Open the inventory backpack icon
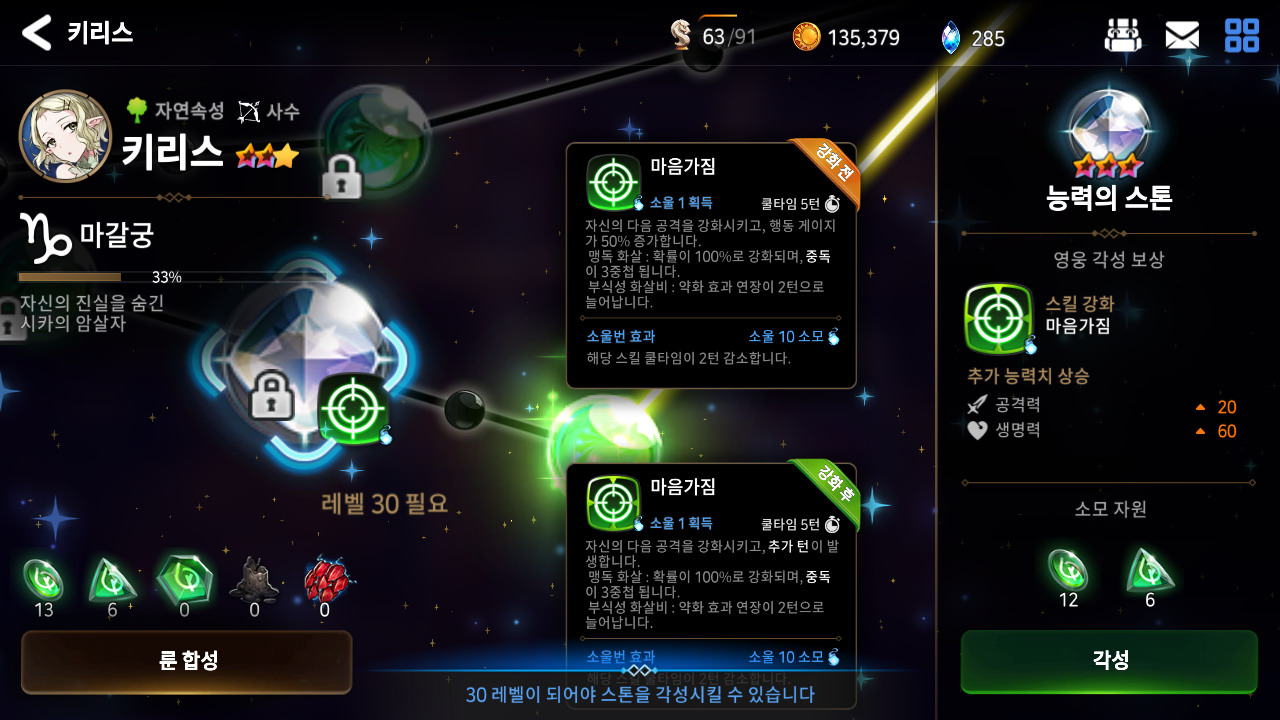Screen dimensions: 1280x720 pos(1122,36)
